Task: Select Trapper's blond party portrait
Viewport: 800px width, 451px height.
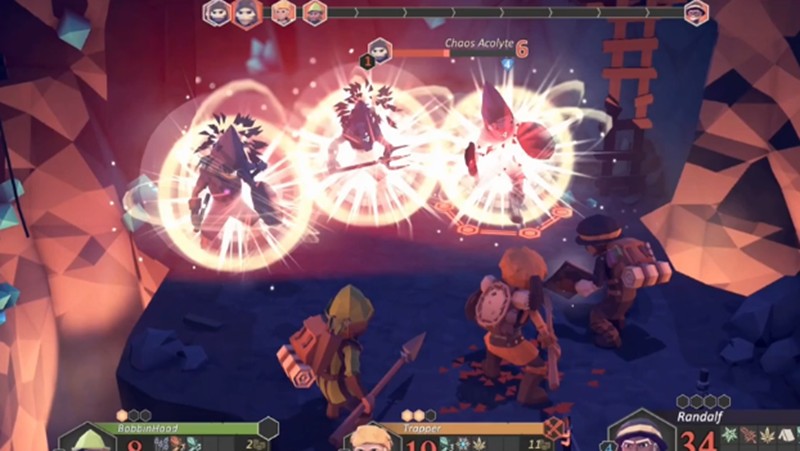Action: [x=372, y=438]
